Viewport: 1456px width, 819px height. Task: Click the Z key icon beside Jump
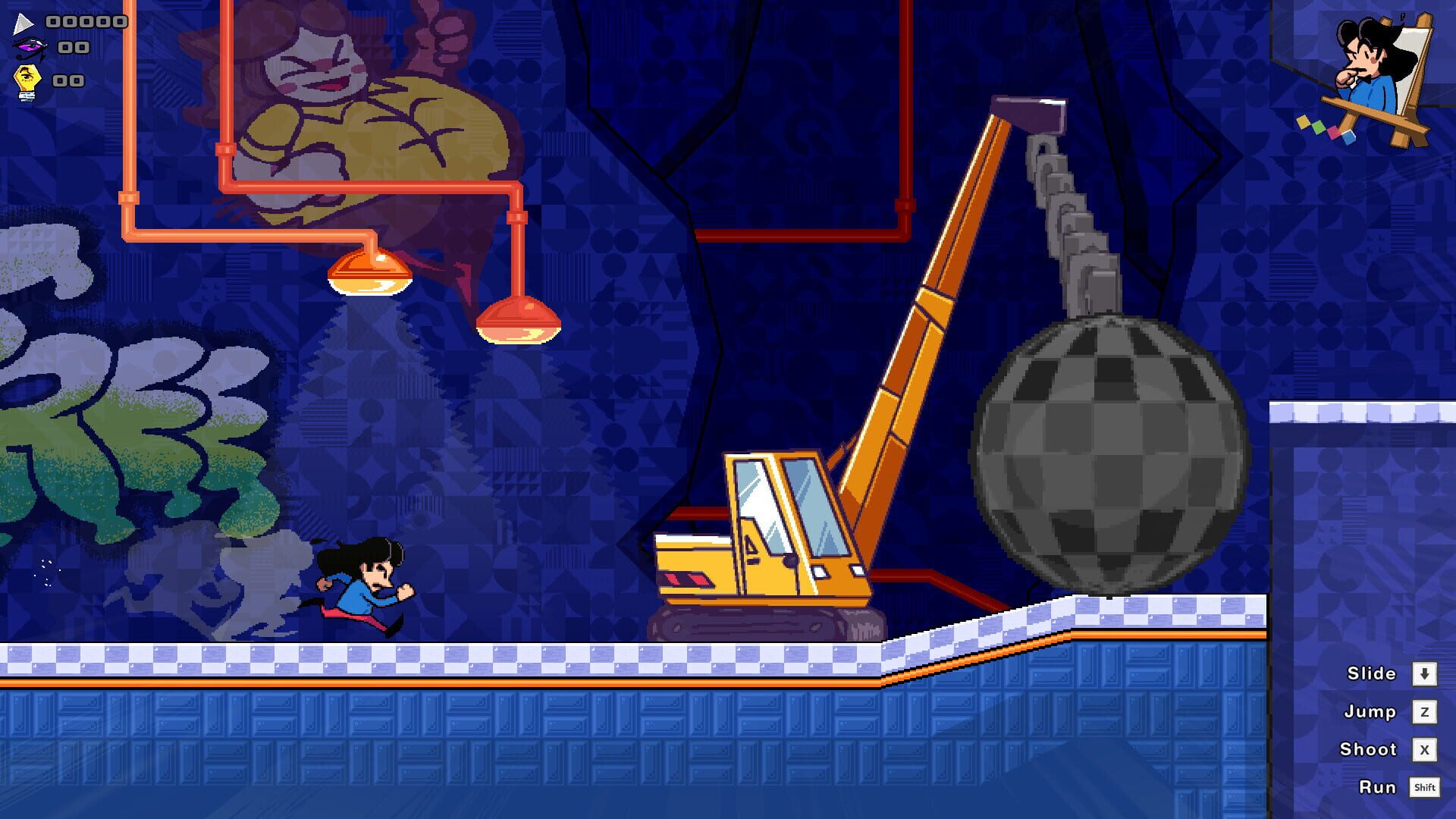pyautogui.click(x=1426, y=711)
